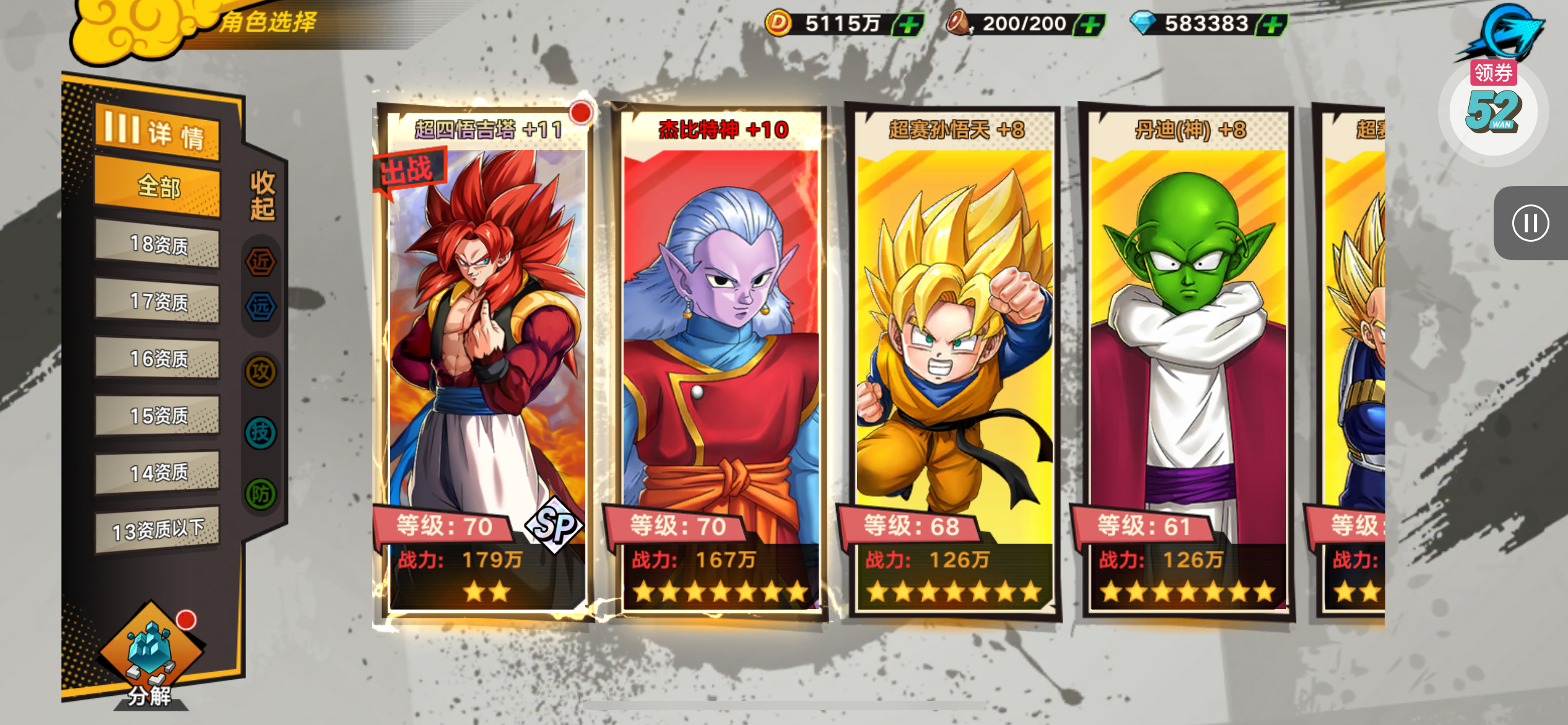
Task: Collapse the filter panel with 收起
Action: click(x=263, y=196)
